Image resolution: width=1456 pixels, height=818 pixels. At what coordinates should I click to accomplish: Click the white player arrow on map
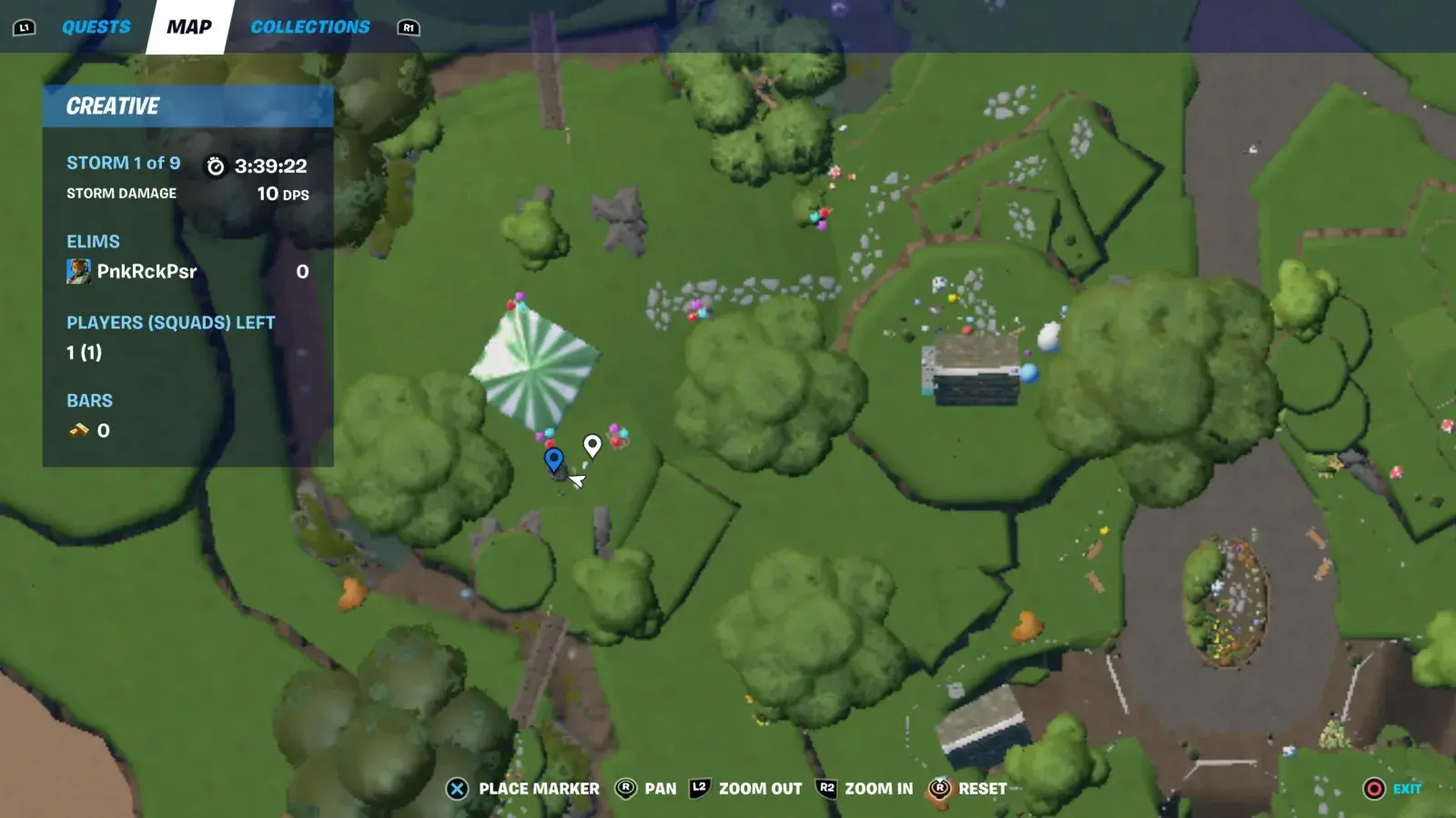pos(576,480)
